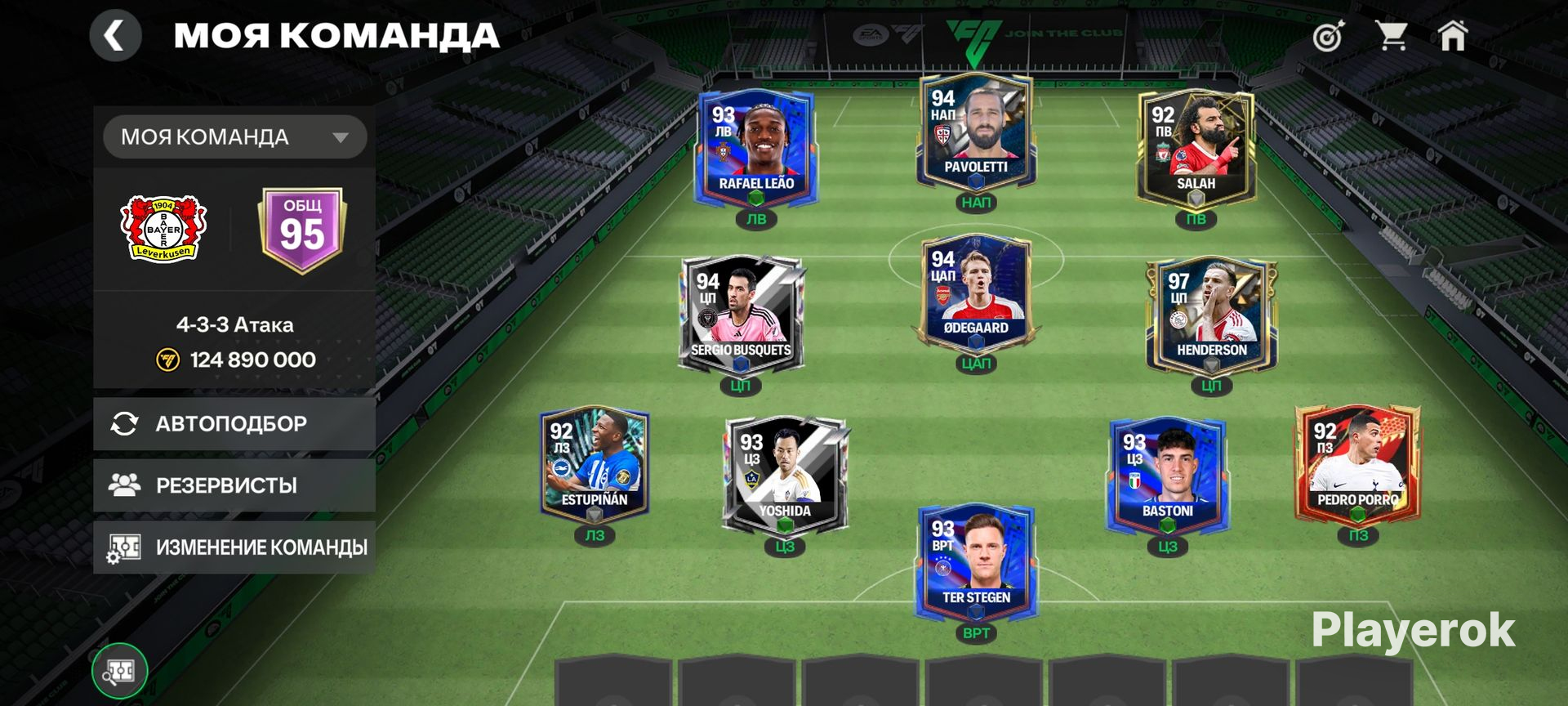Select the Ter Stegen goalkeeper card

976,562
